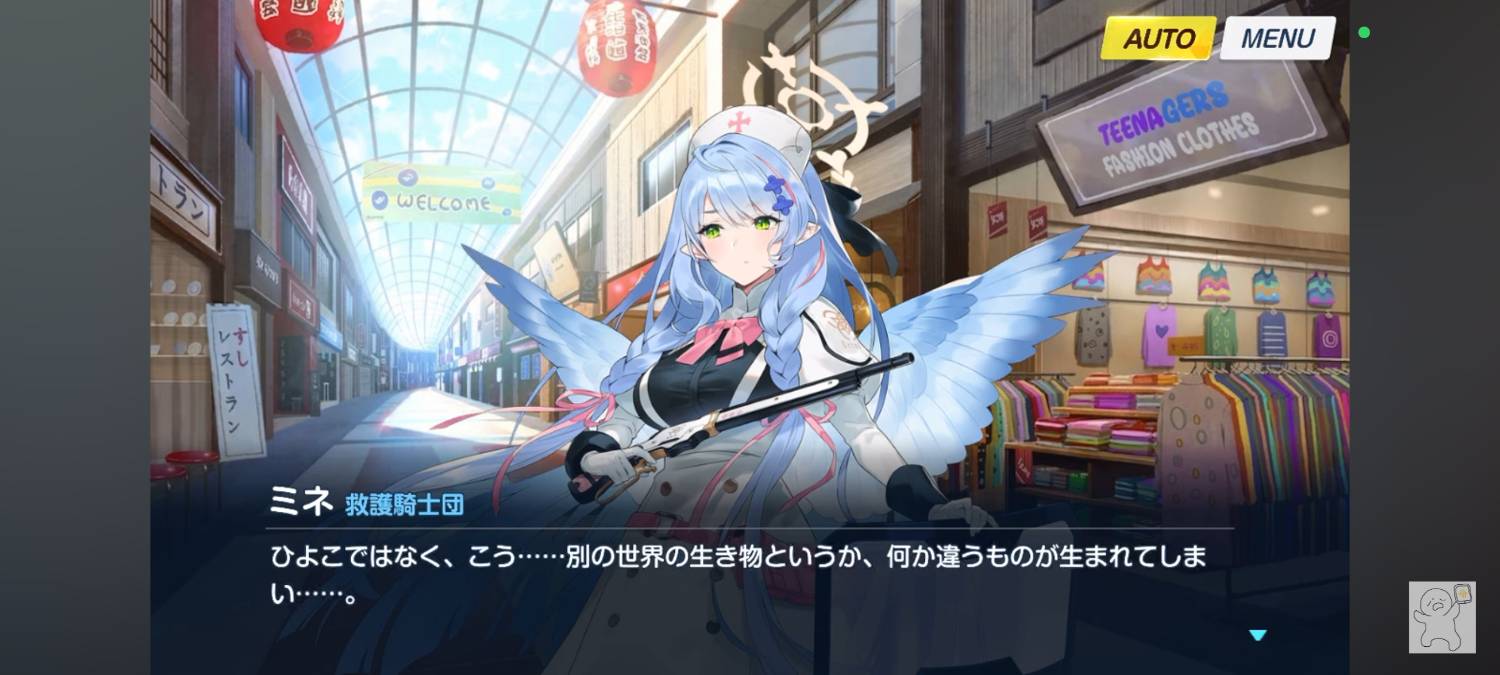Tap the floating mascot overlay icon
The width and height of the screenshot is (1500, 675).
click(1442, 616)
